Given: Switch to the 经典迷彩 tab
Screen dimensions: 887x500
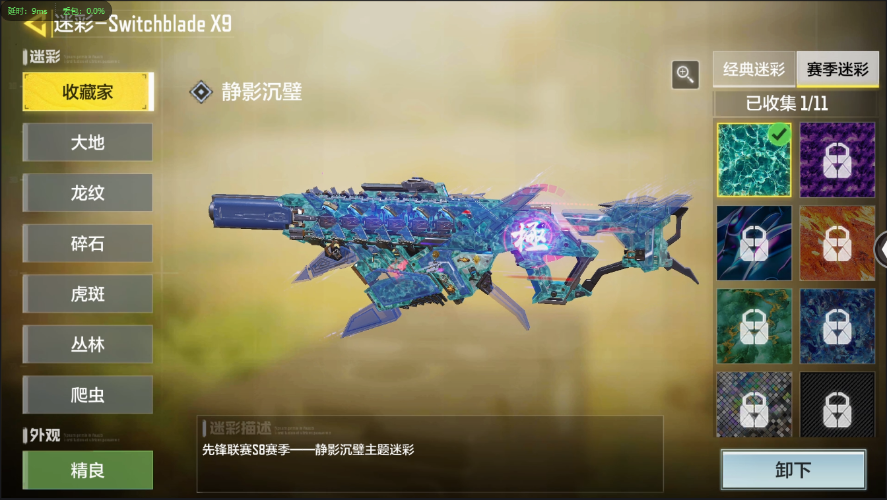Looking at the screenshot, I should (x=754, y=70).
